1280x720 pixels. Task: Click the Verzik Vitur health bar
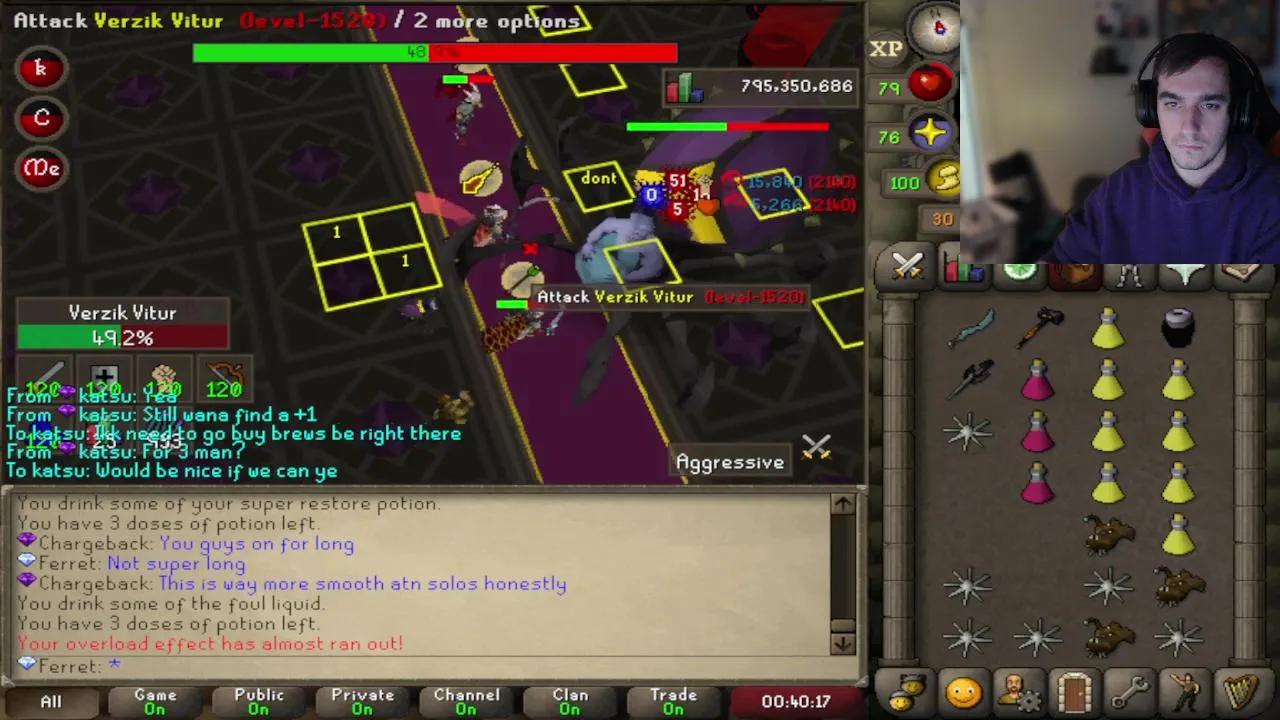pyautogui.click(x=122, y=337)
